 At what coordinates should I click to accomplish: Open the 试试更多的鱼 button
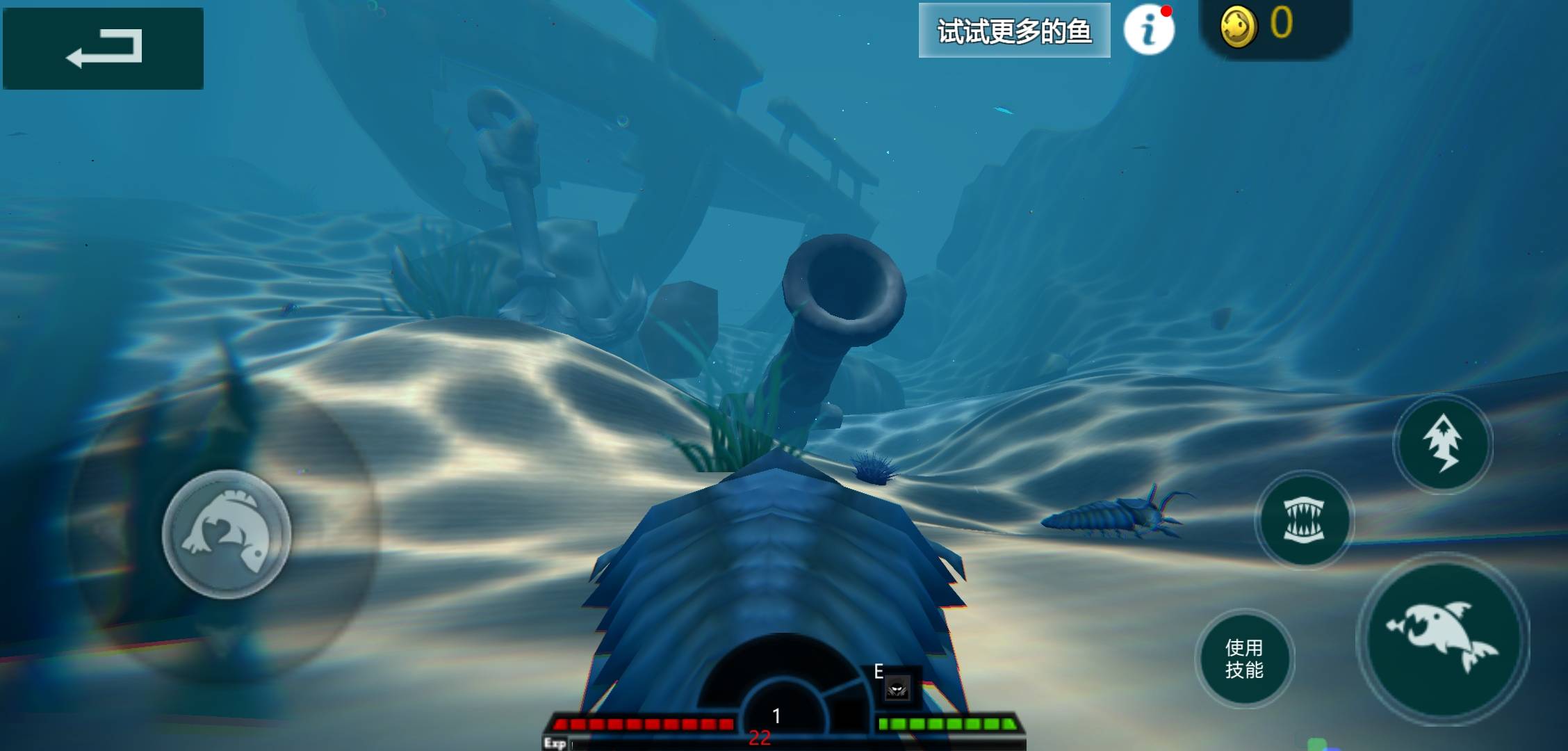1014,31
